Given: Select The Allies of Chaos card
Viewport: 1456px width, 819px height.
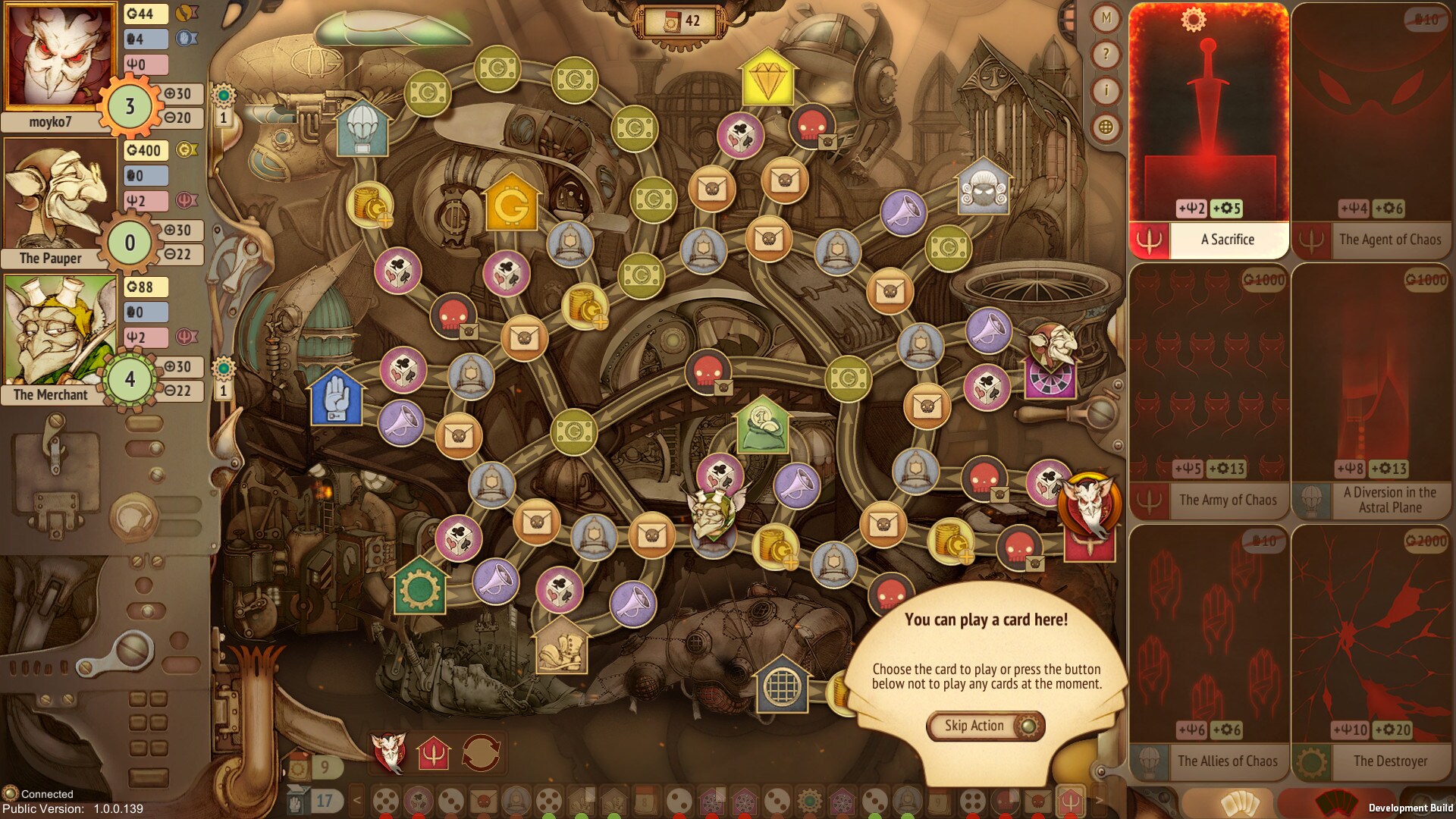Looking at the screenshot, I should [1209, 652].
